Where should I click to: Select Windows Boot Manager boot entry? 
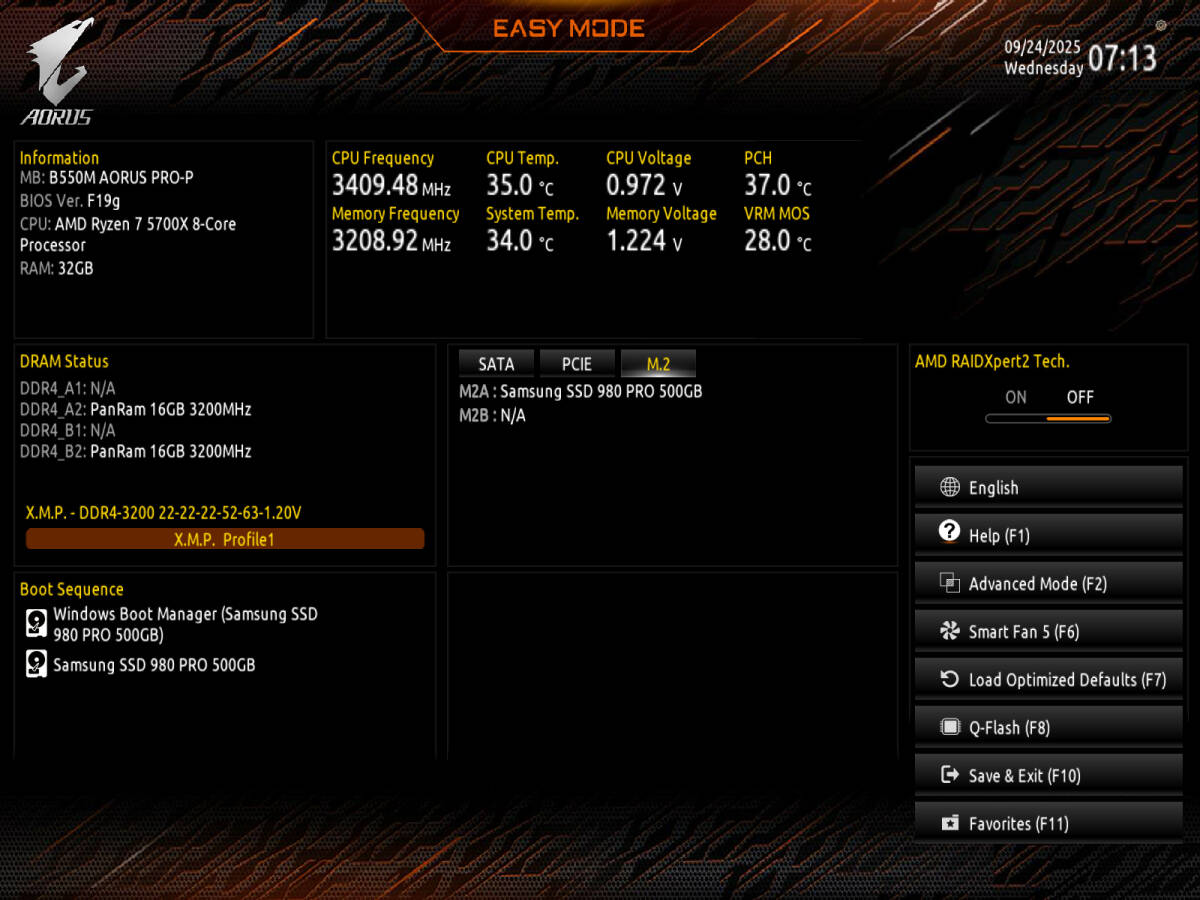(x=185, y=624)
